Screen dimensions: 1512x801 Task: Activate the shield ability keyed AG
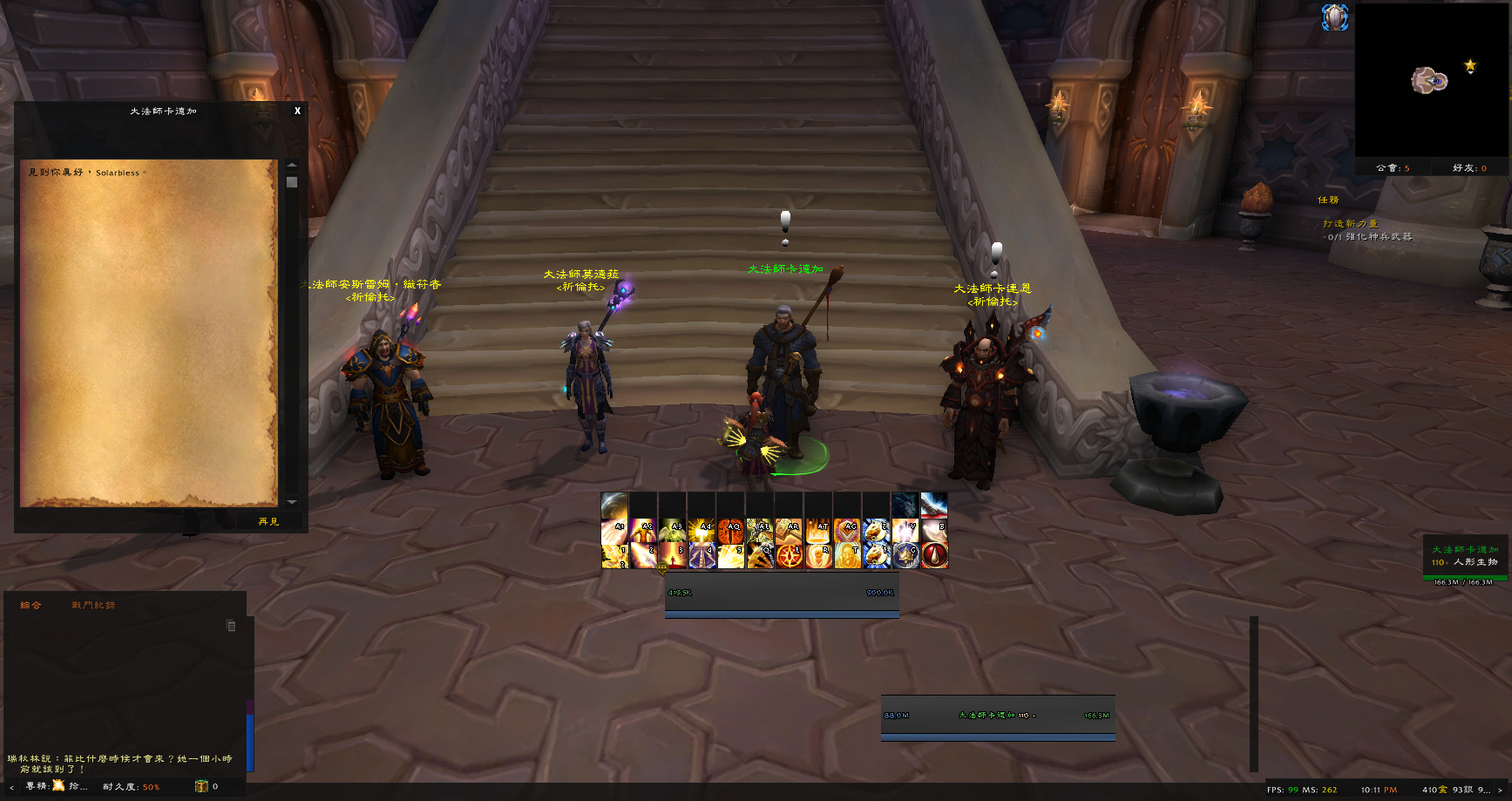click(847, 530)
